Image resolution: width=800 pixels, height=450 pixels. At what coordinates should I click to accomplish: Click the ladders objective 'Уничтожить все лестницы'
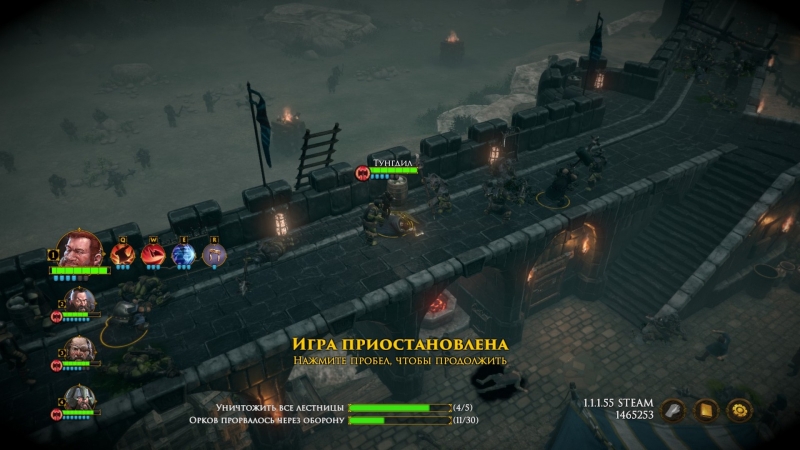(x=280, y=408)
